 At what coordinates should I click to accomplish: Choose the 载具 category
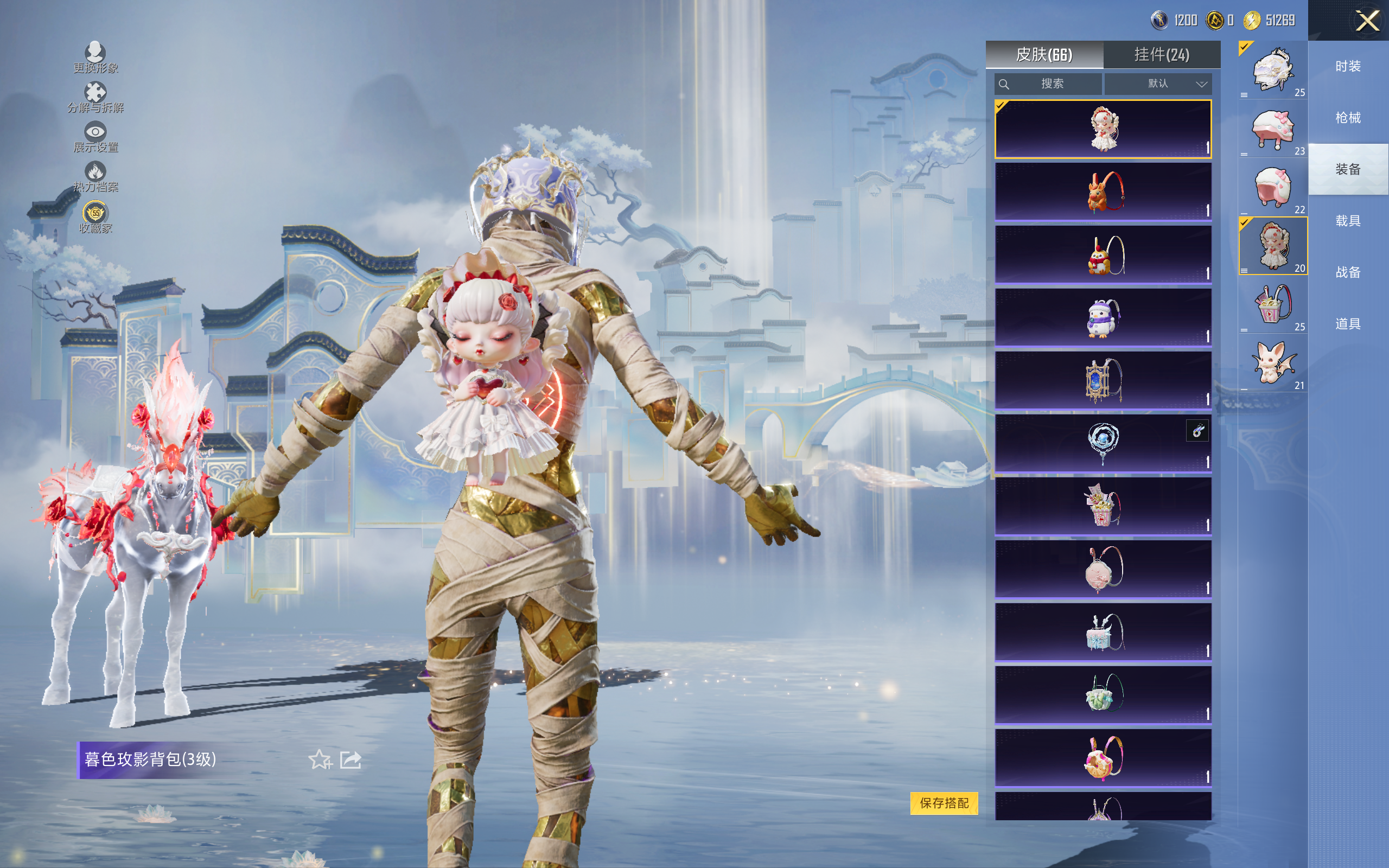(1348, 220)
